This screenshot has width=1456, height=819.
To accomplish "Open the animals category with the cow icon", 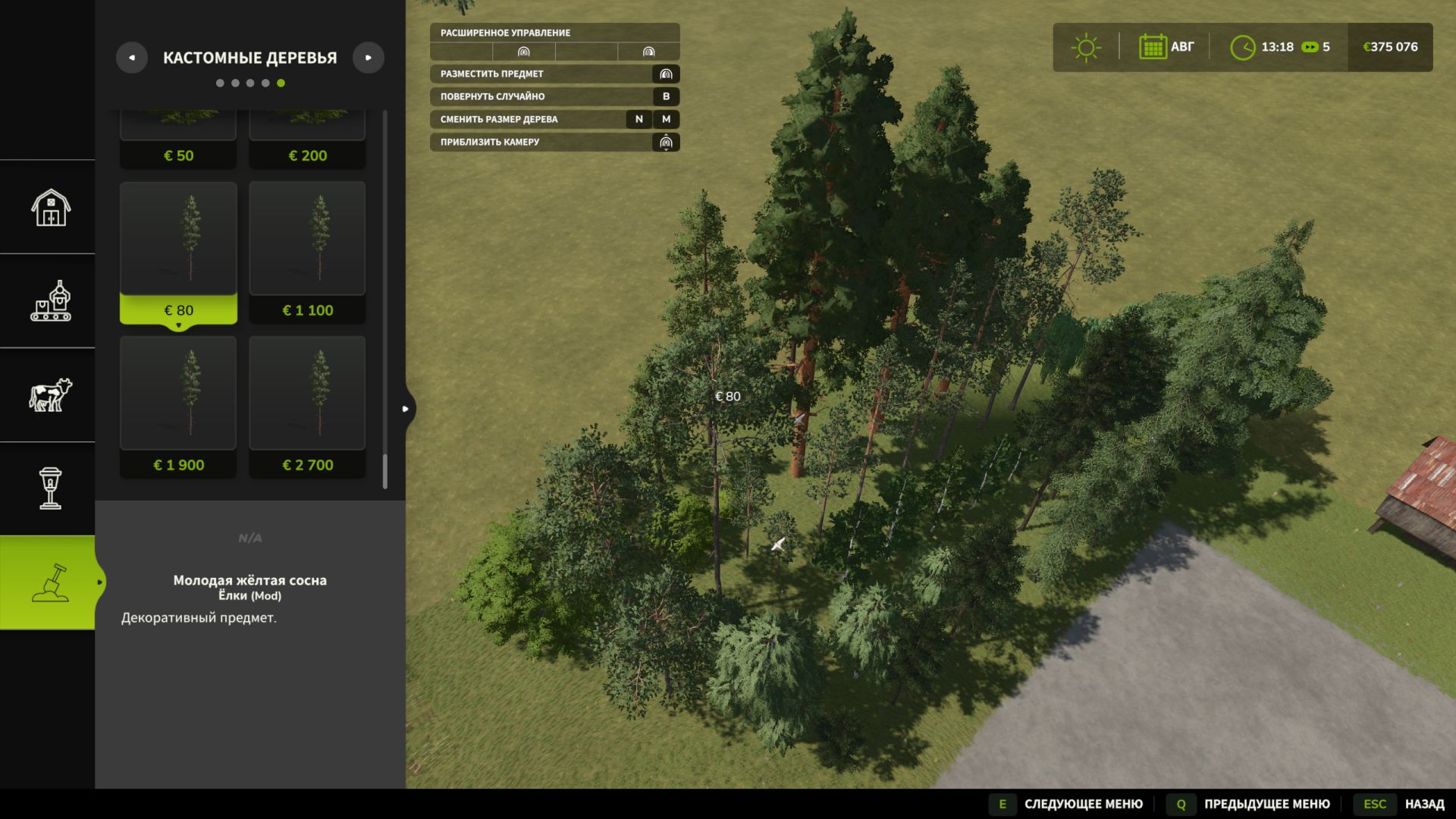I will point(49,394).
